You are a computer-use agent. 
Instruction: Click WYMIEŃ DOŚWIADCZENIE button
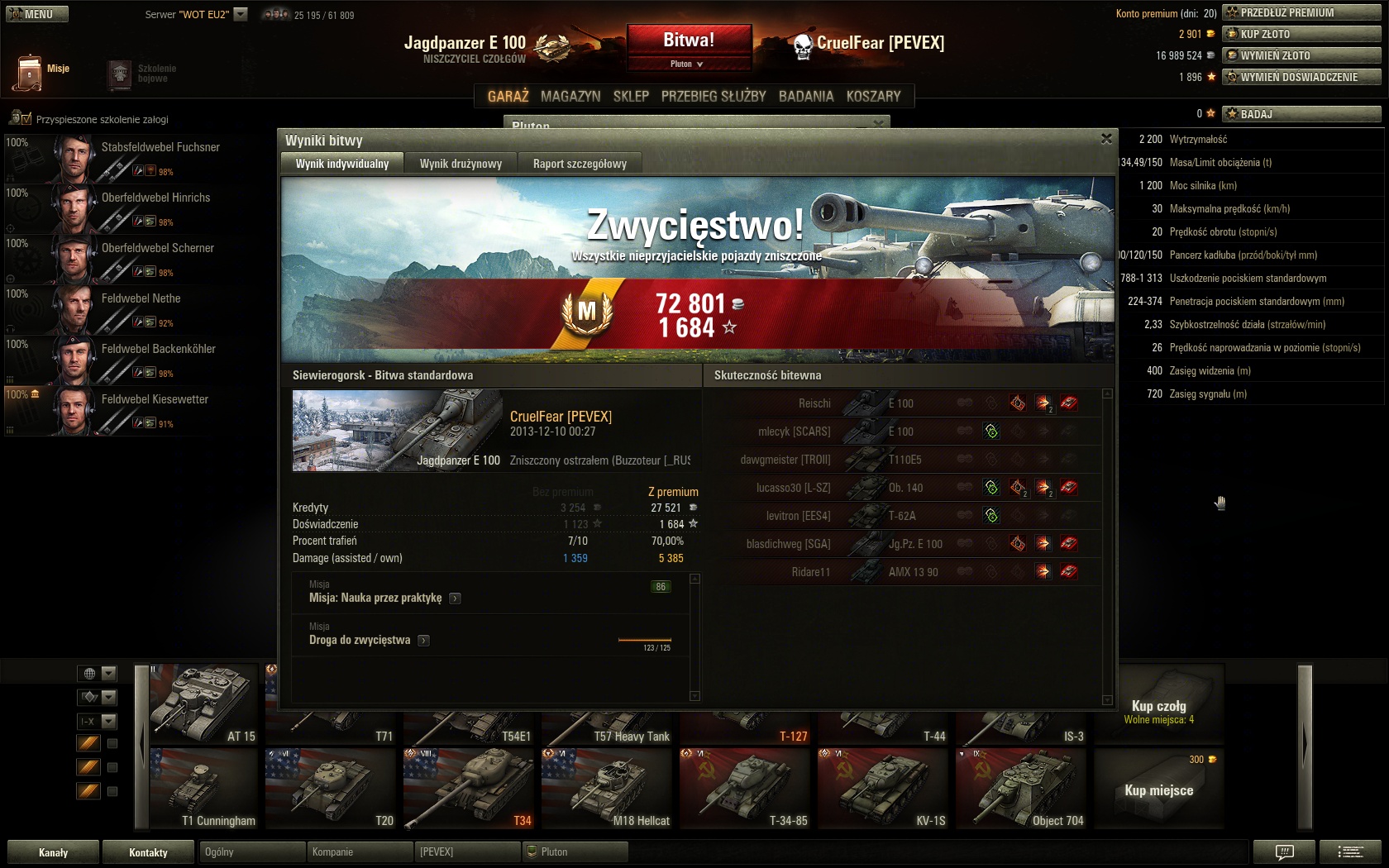tap(1302, 77)
